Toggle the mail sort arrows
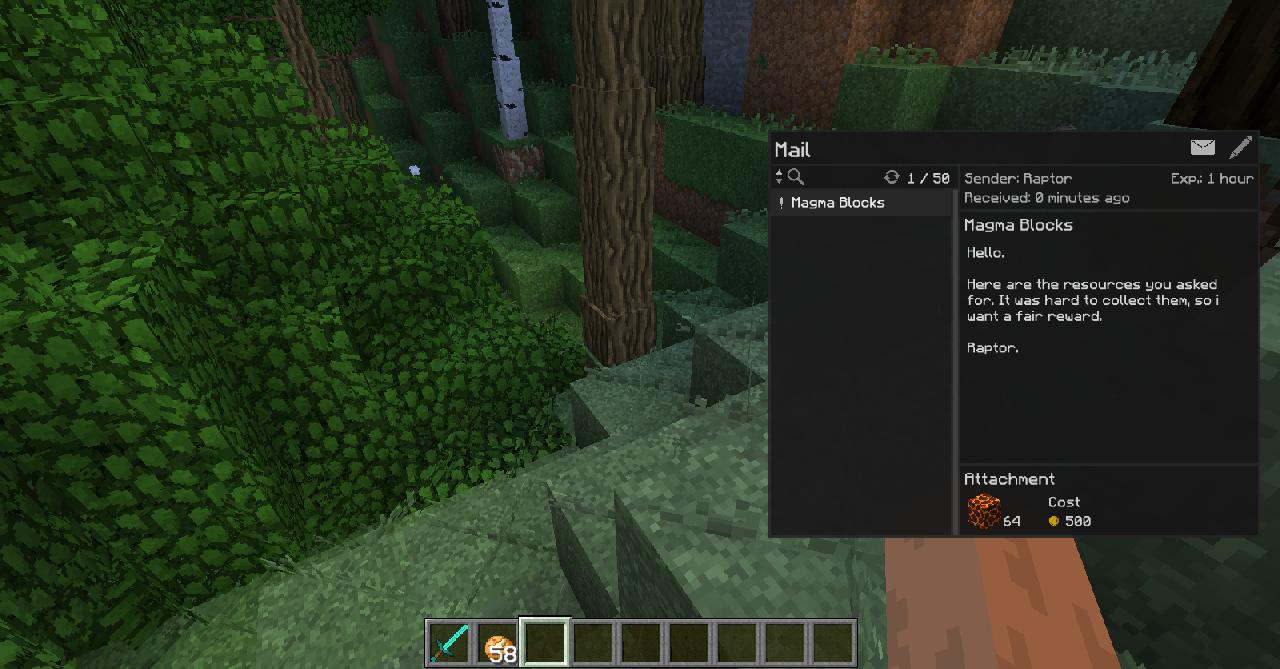 [779, 177]
